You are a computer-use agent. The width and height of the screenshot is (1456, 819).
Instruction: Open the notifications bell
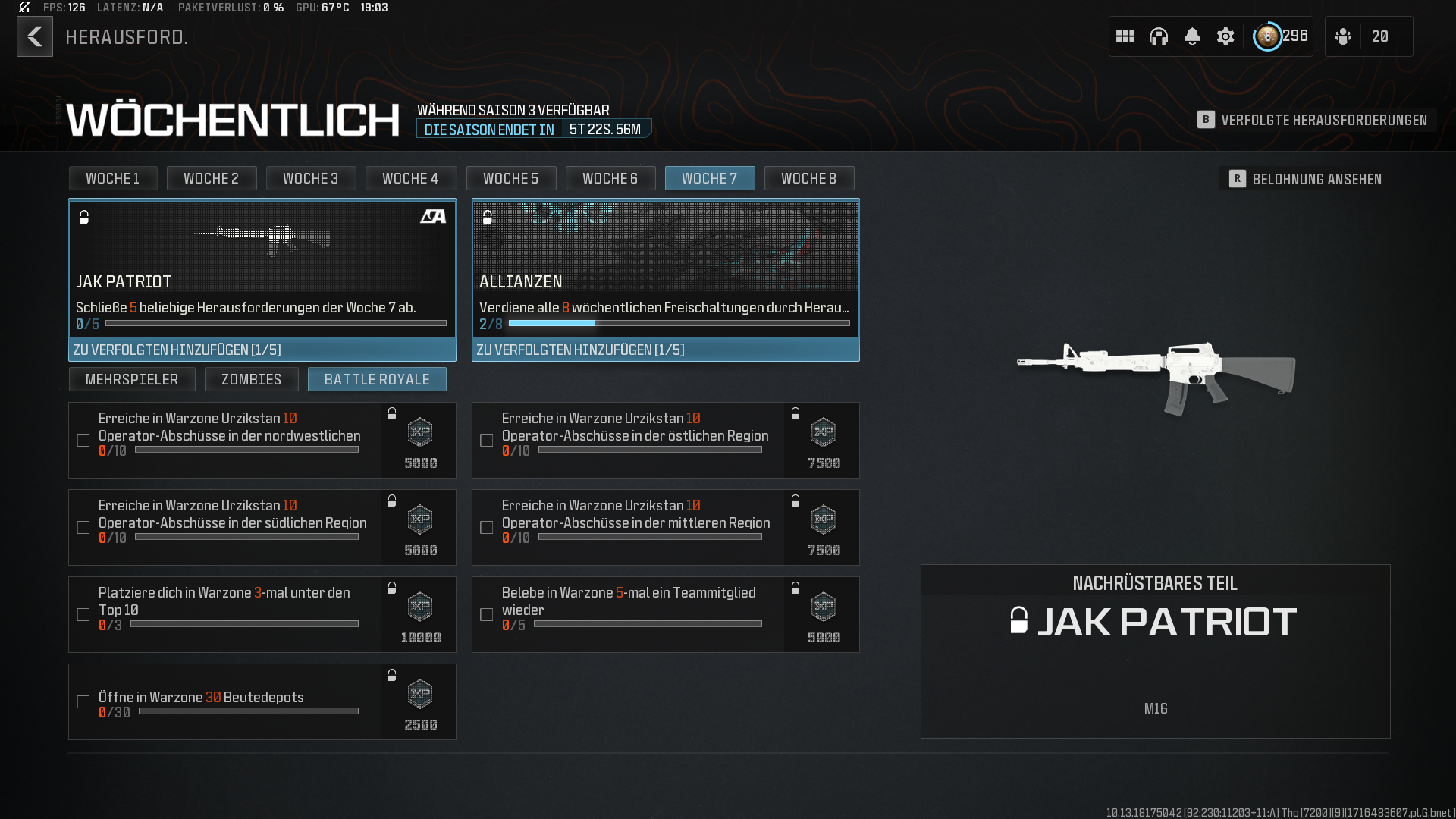(1192, 36)
